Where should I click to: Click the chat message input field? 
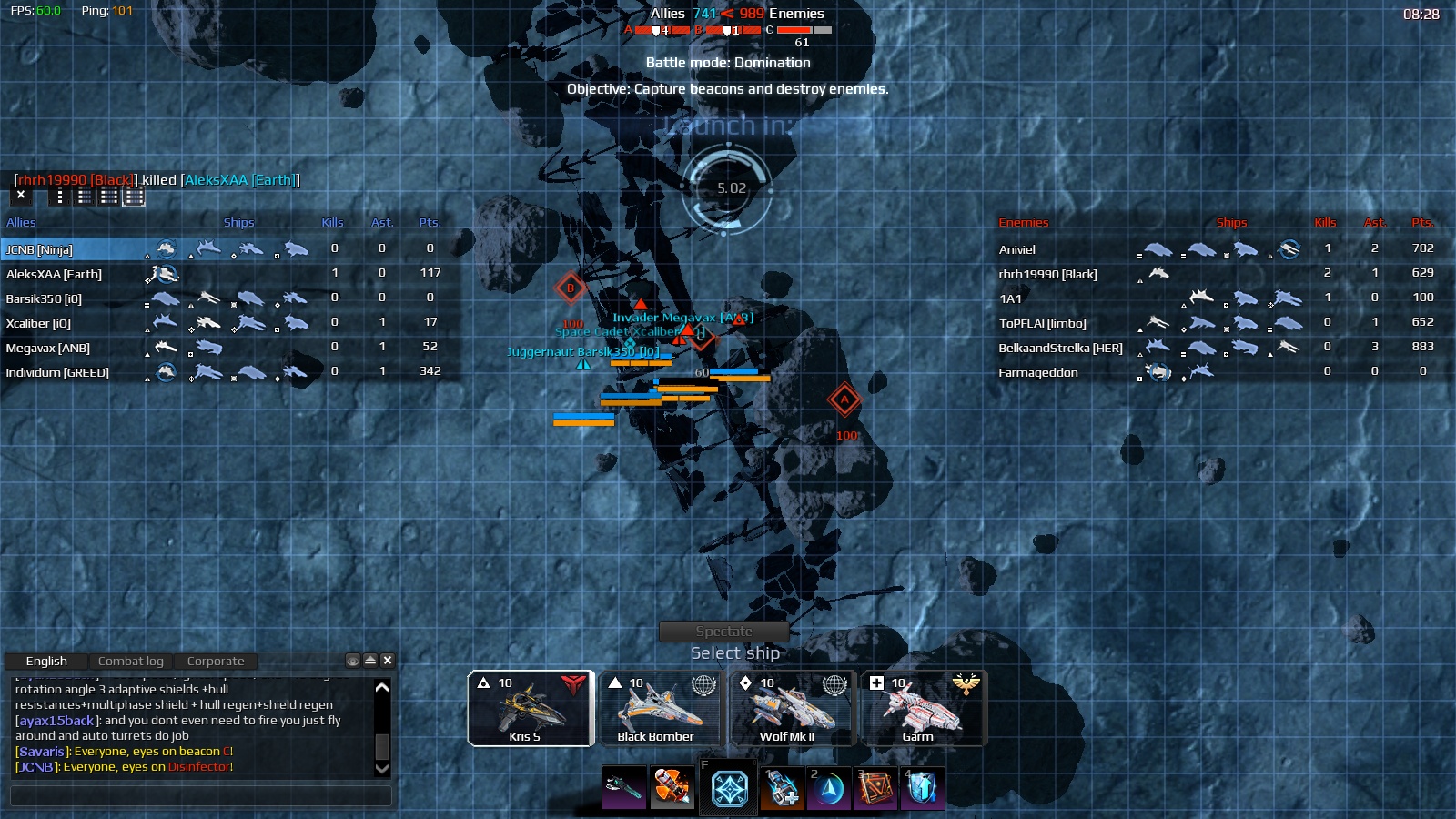200,796
